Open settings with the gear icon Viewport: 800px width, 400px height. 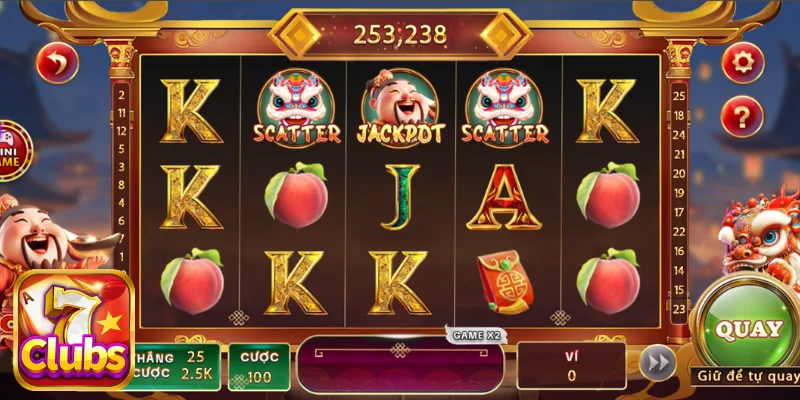(x=742, y=63)
